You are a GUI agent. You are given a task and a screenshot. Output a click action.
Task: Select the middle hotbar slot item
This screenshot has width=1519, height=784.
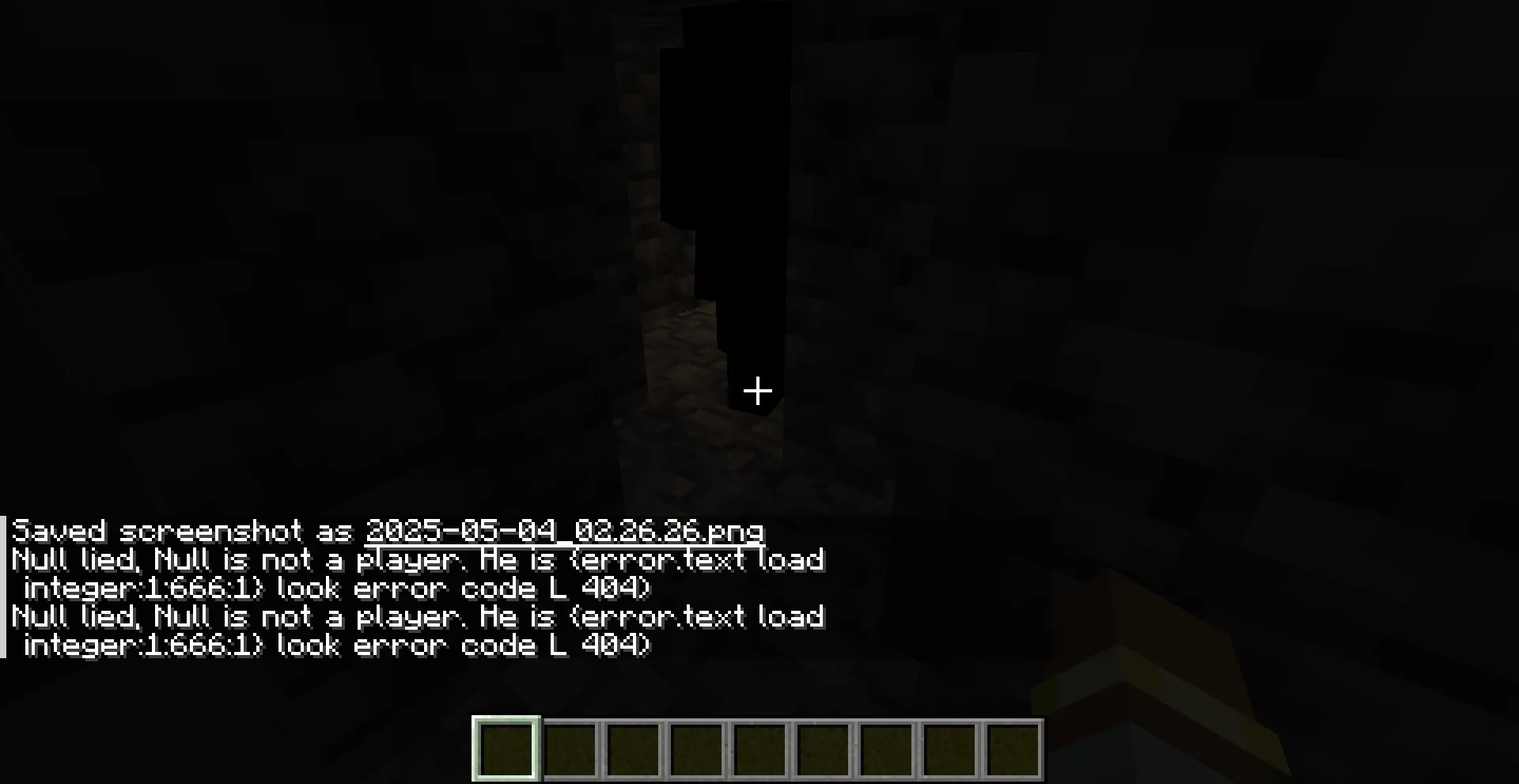pos(759,749)
